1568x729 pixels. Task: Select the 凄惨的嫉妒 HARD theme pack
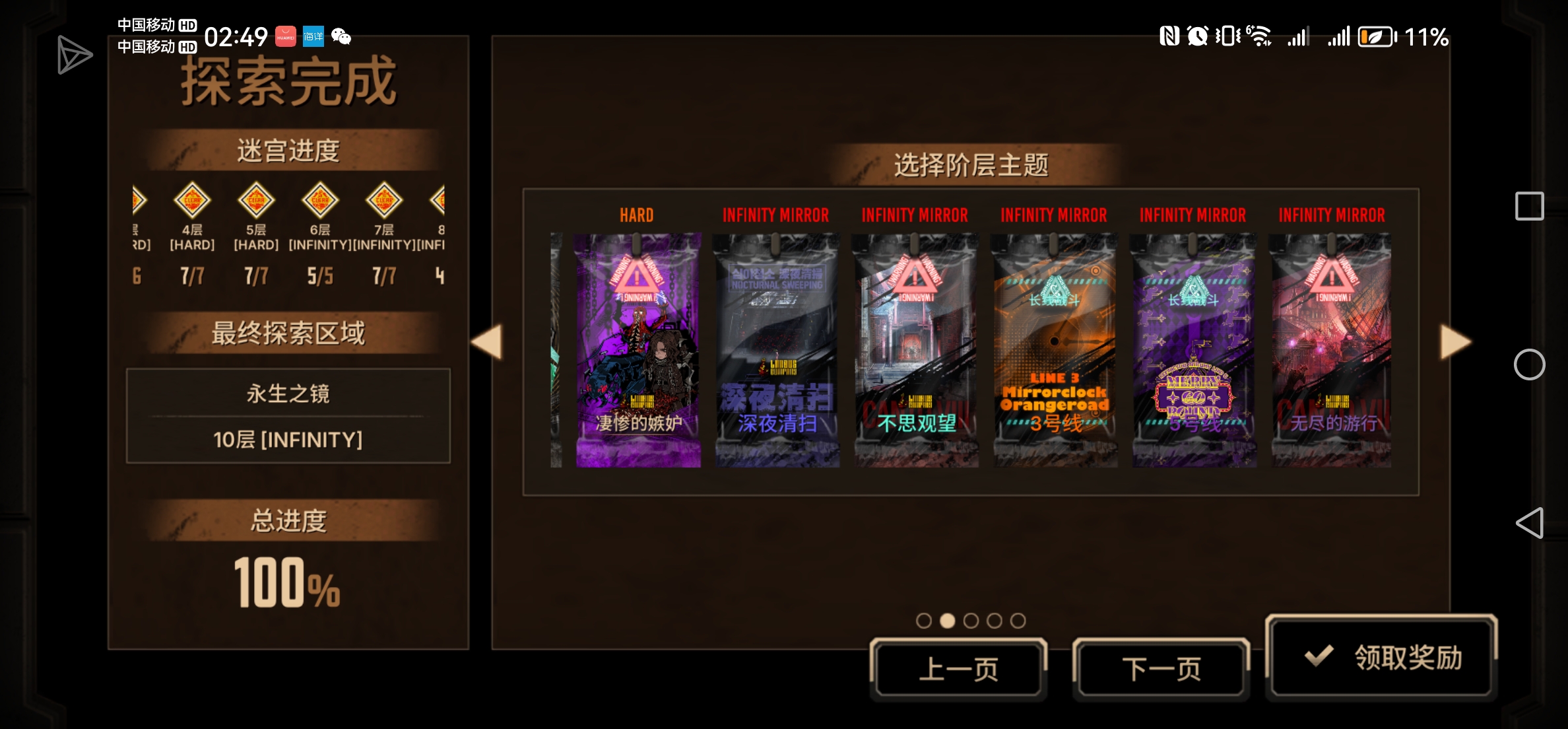click(x=637, y=350)
